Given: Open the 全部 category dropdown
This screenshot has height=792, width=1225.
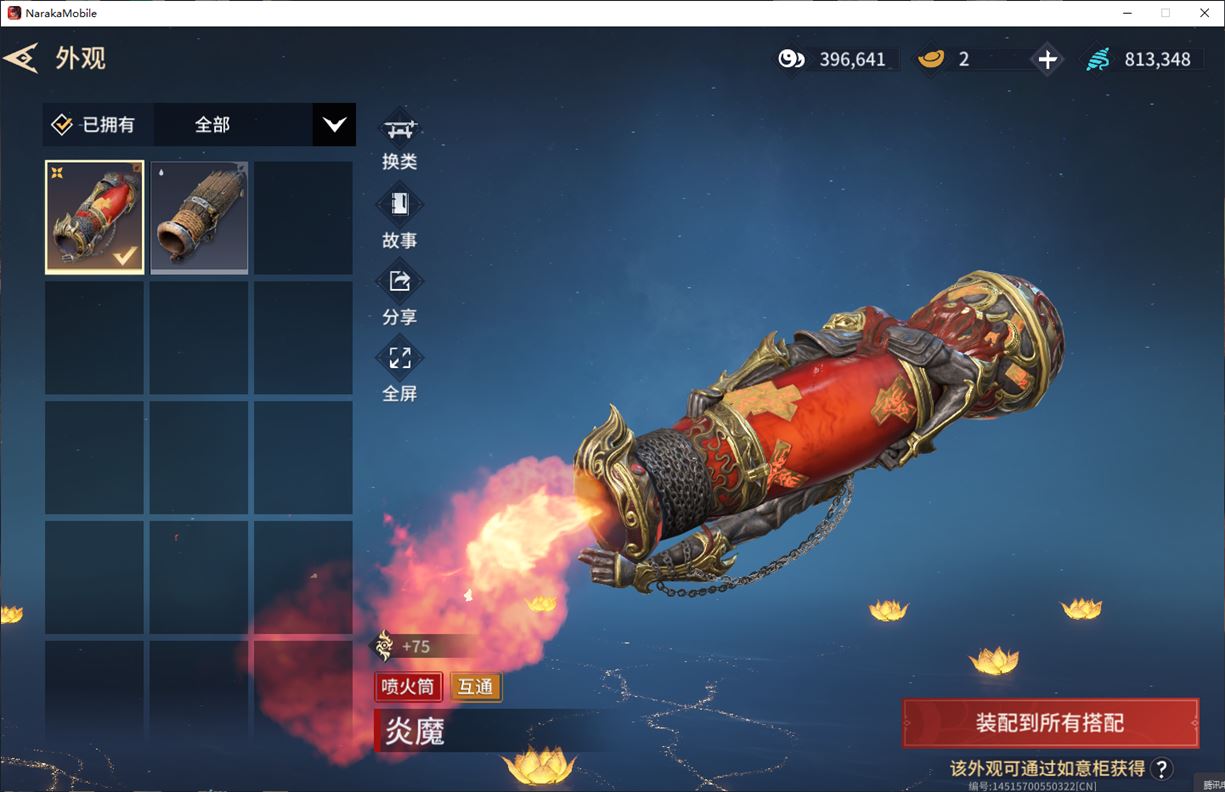Looking at the screenshot, I should pyautogui.click(x=333, y=125).
